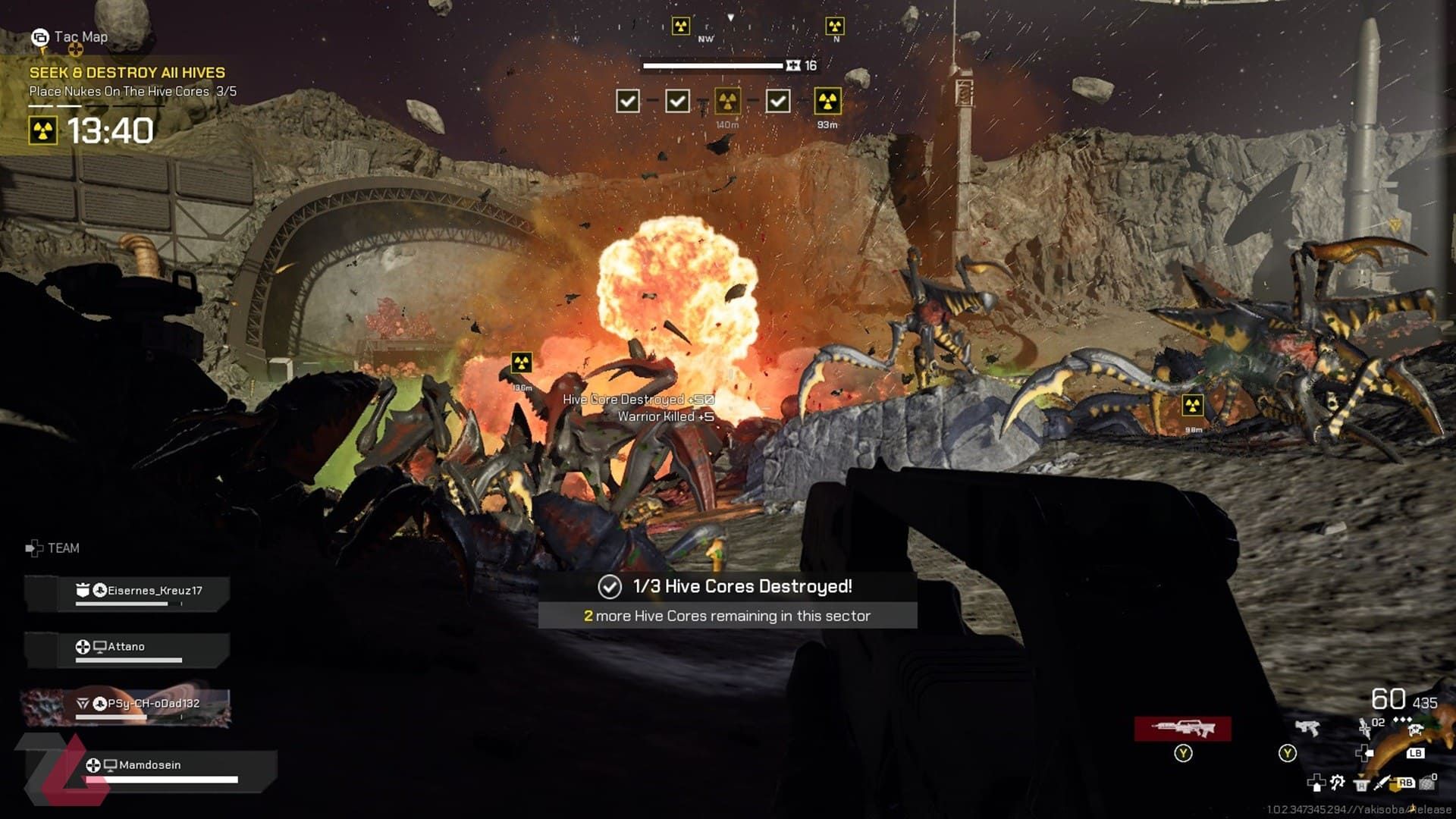Viewport: 1456px width, 819px height.
Task: Select the stim injector icon with 02 count
Action: click(1364, 730)
